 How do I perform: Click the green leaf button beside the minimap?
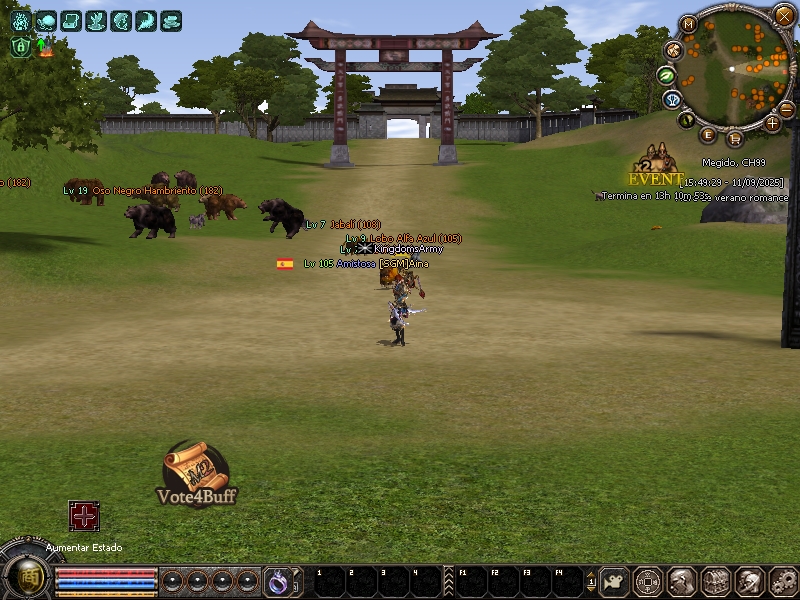click(667, 75)
